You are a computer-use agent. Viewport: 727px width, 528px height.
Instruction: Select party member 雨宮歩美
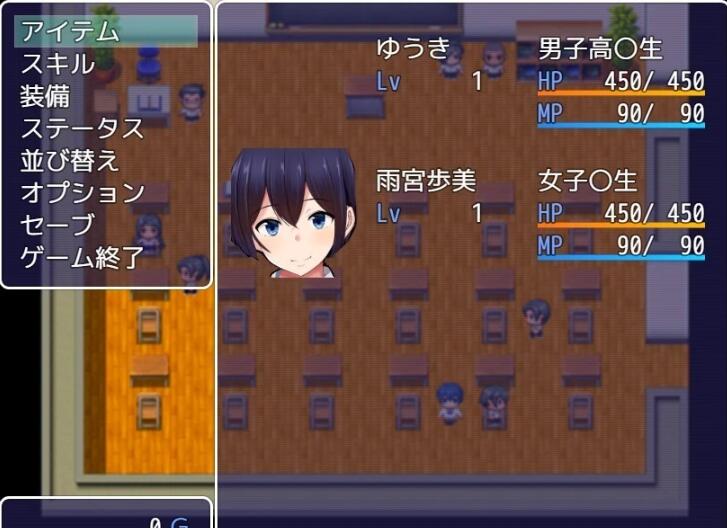[426, 181]
